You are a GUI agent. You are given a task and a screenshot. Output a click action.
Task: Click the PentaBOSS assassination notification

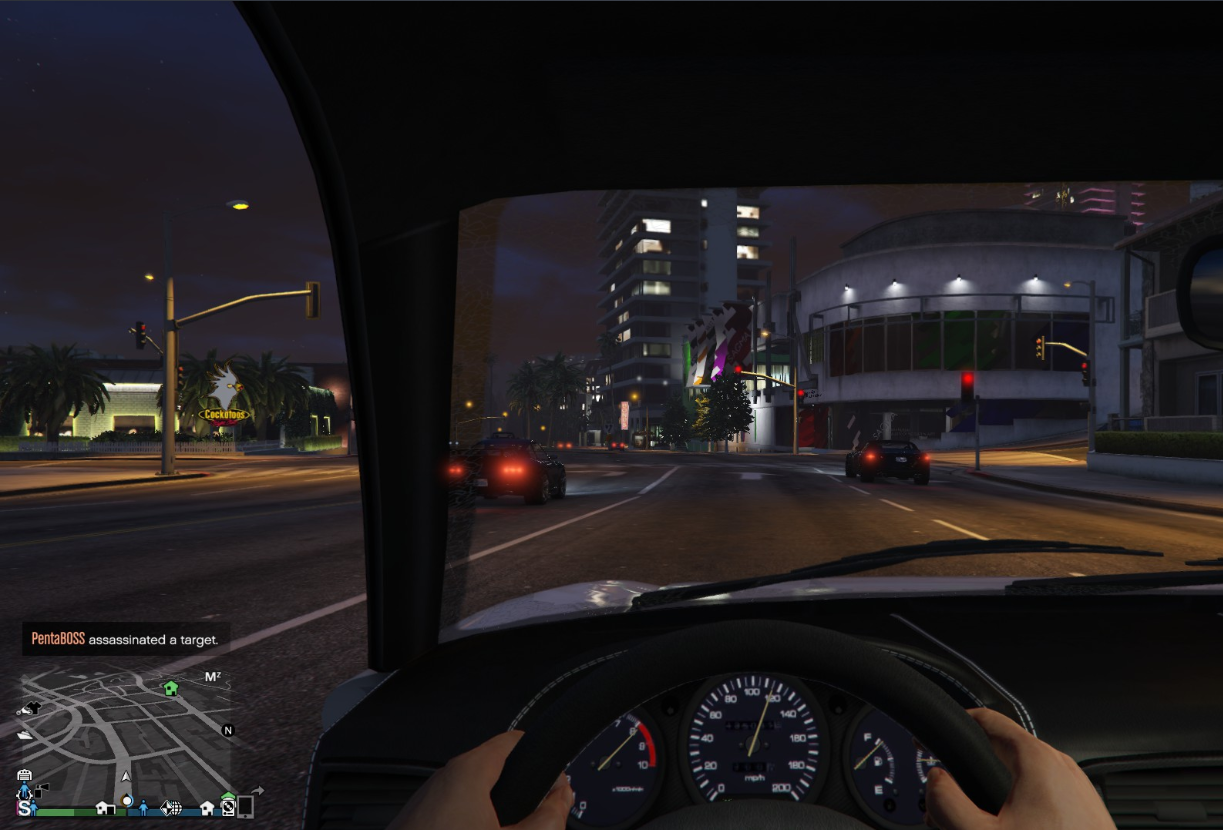point(126,639)
